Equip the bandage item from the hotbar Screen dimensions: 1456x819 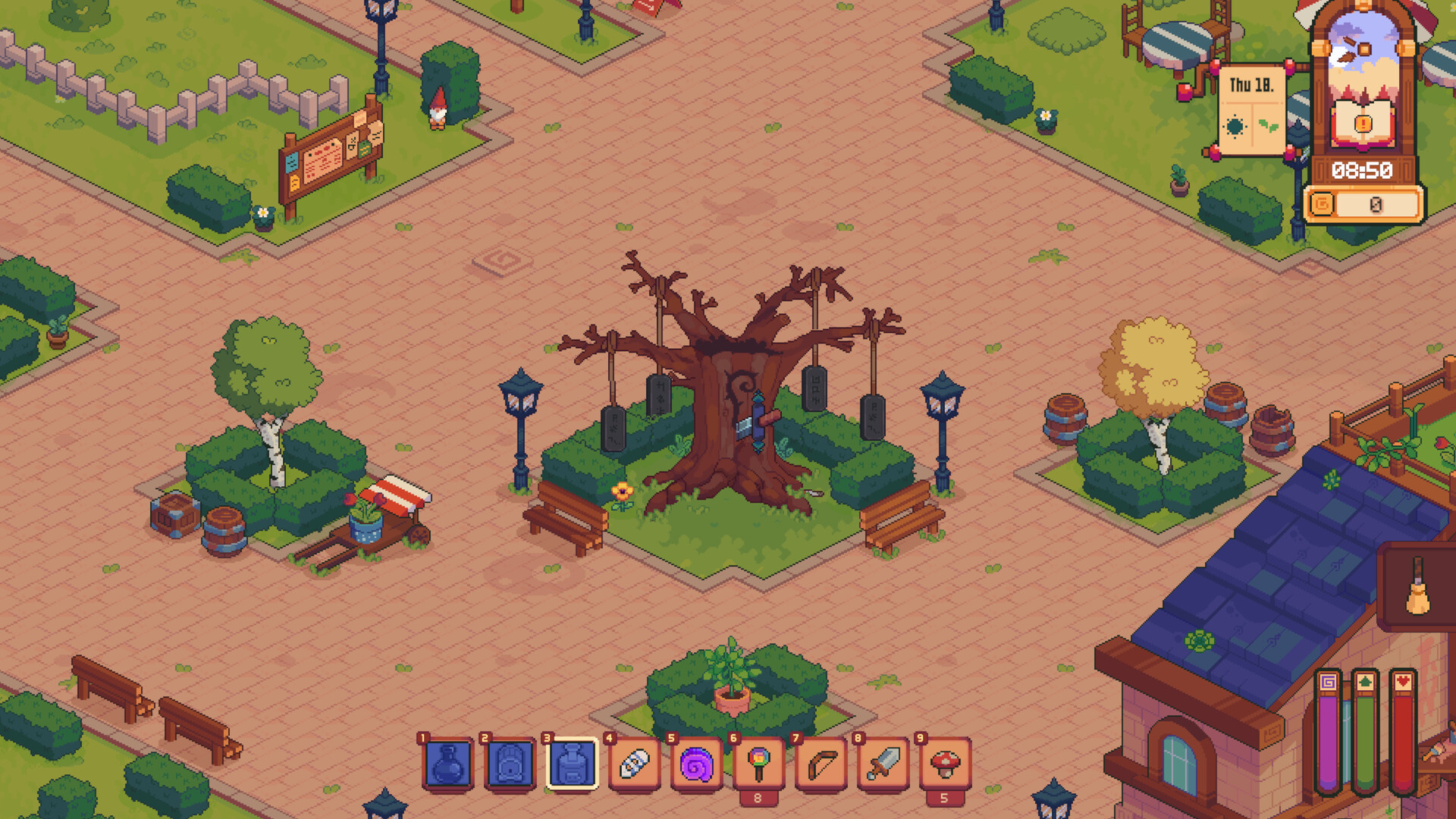[x=634, y=764]
